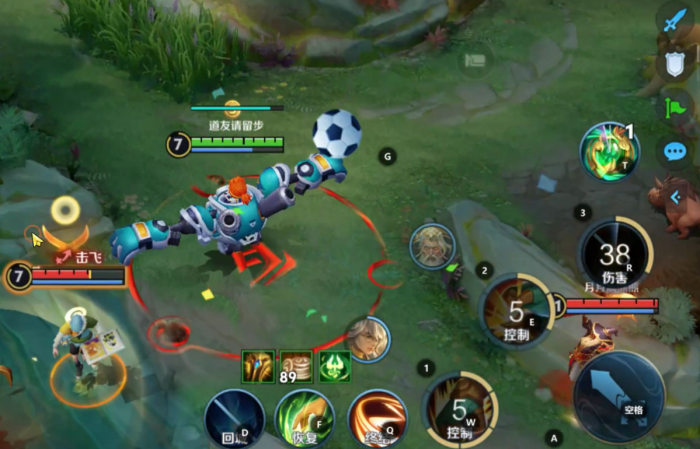Send the attack signal with sword icon
Image resolution: width=700 pixels, height=449 pixels.
click(x=678, y=20)
